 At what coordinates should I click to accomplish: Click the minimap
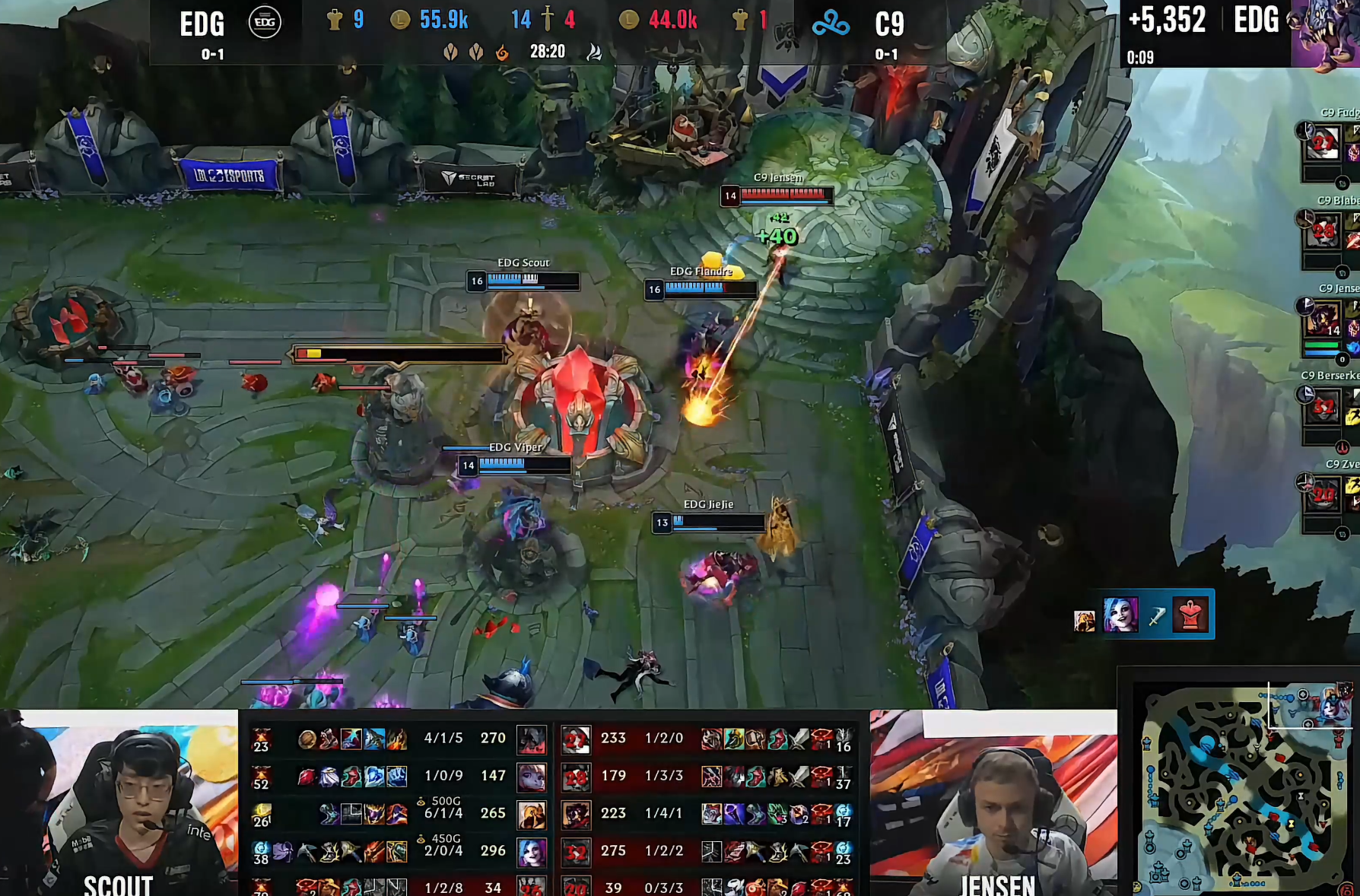click(1241, 788)
